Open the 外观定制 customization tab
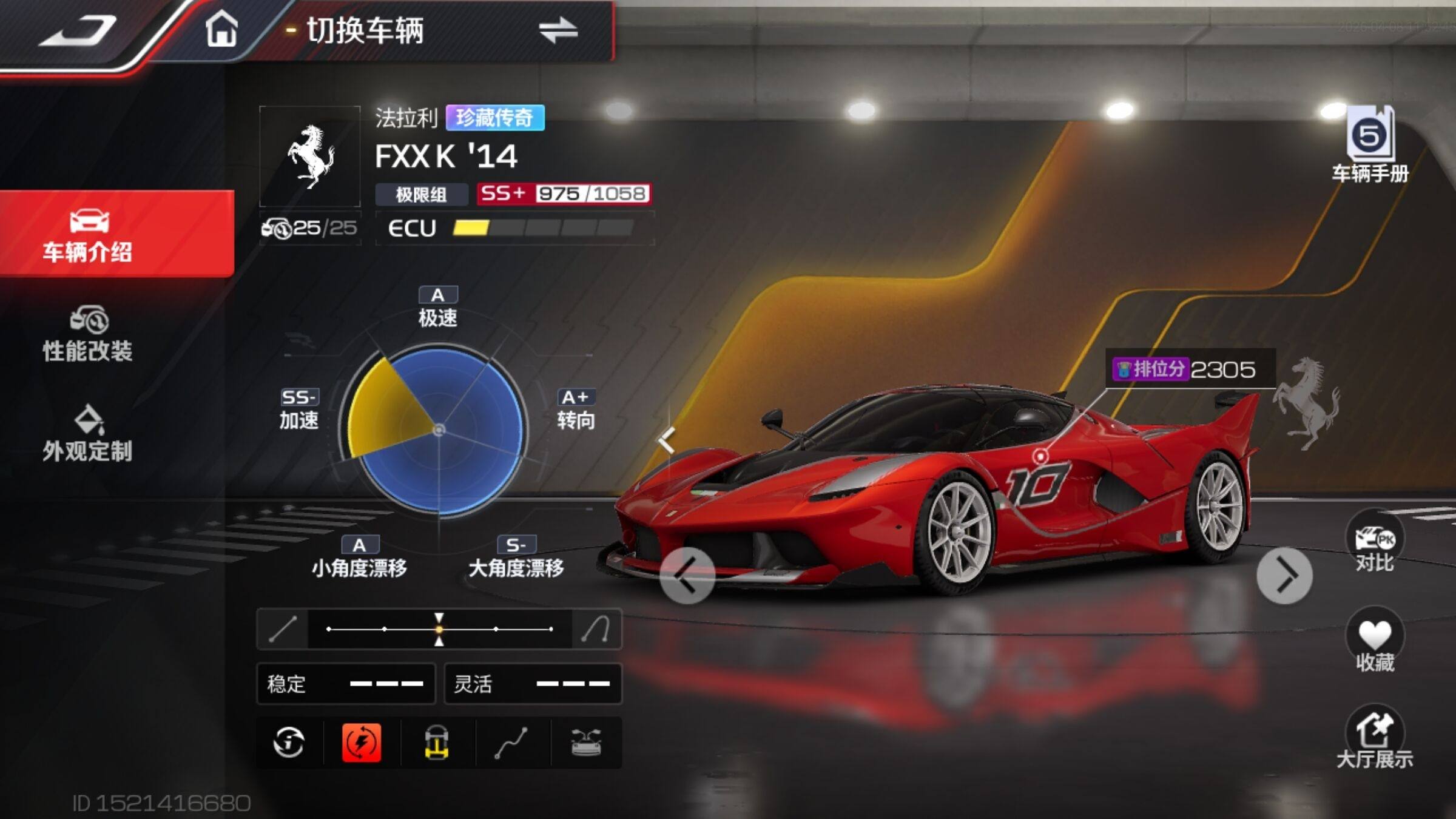 click(88, 434)
